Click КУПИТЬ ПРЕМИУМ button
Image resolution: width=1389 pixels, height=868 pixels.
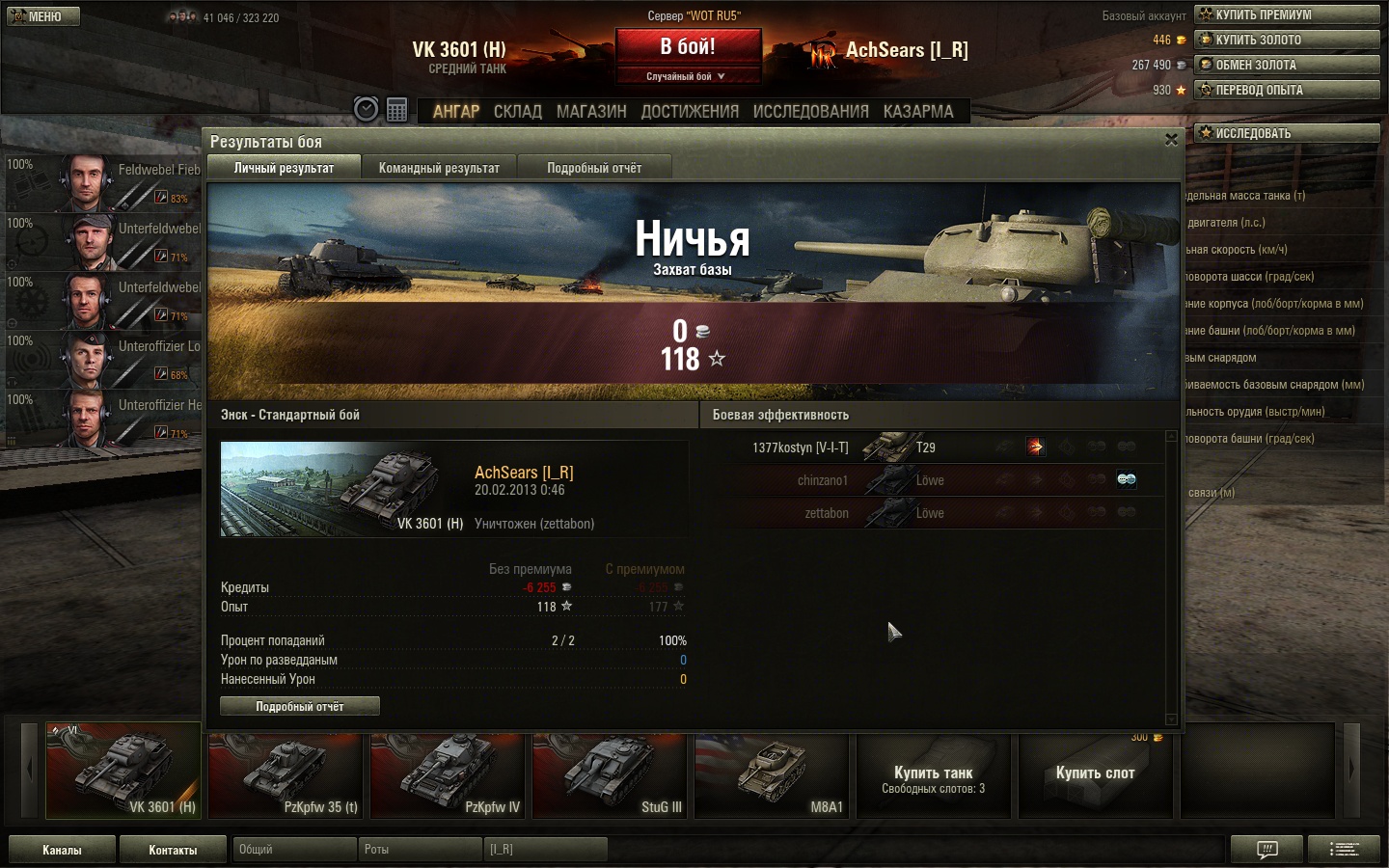click(1287, 14)
